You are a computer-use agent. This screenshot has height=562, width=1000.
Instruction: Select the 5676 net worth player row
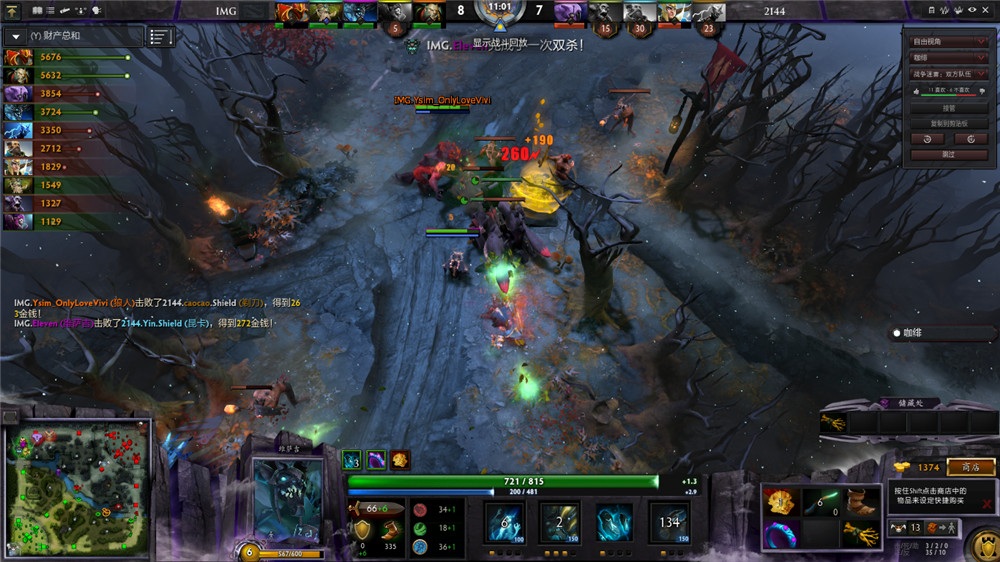point(68,57)
